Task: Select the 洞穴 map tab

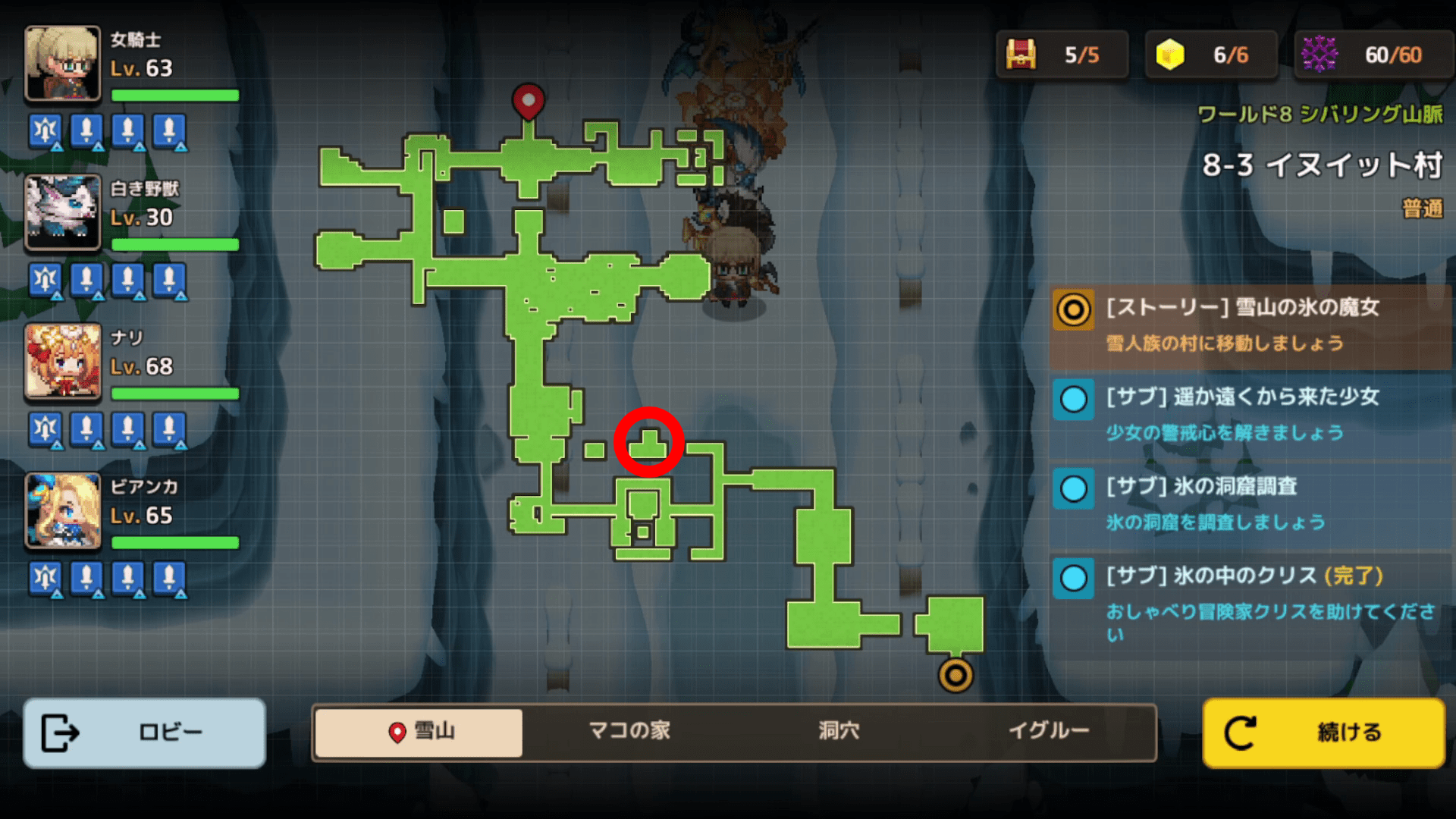Action: [839, 732]
